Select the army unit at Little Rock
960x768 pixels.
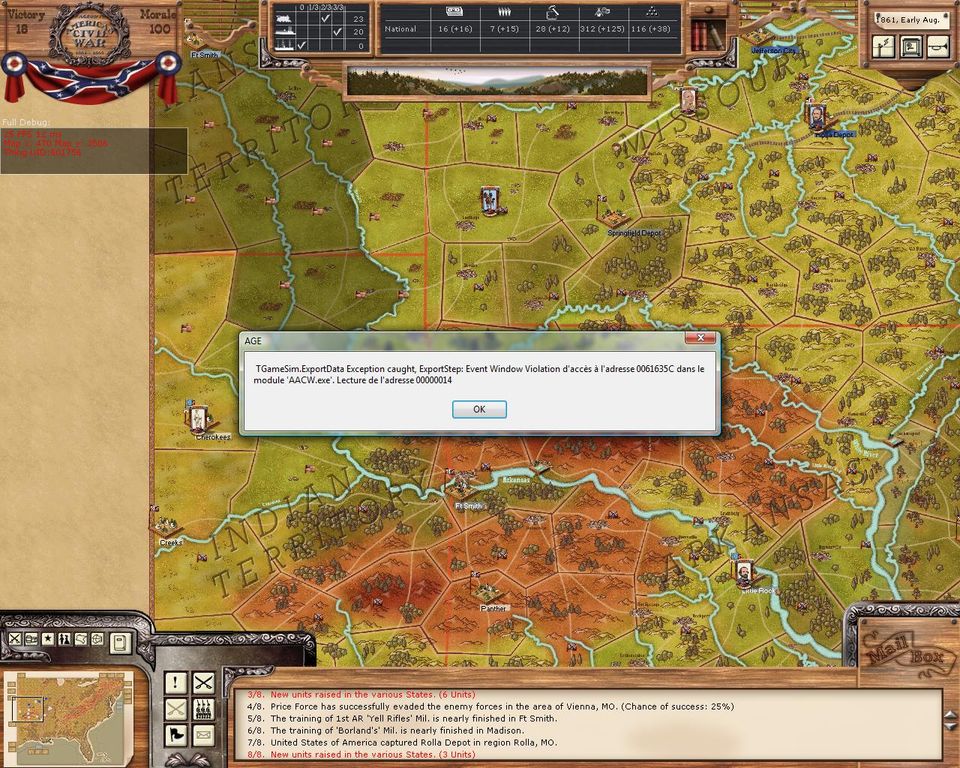click(x=745, y=573)
